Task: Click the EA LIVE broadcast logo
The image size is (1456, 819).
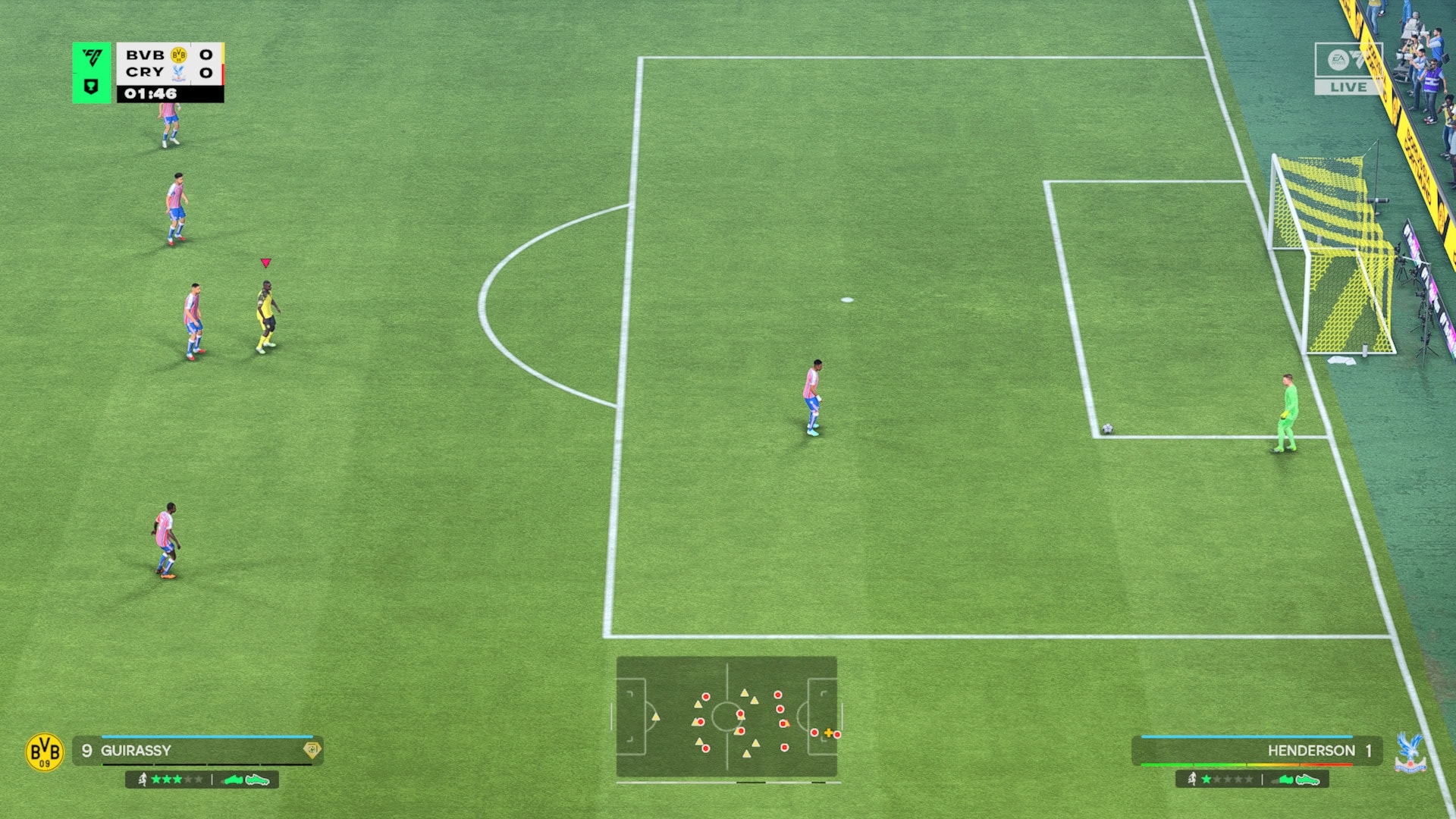Action: click(1348, 69)
